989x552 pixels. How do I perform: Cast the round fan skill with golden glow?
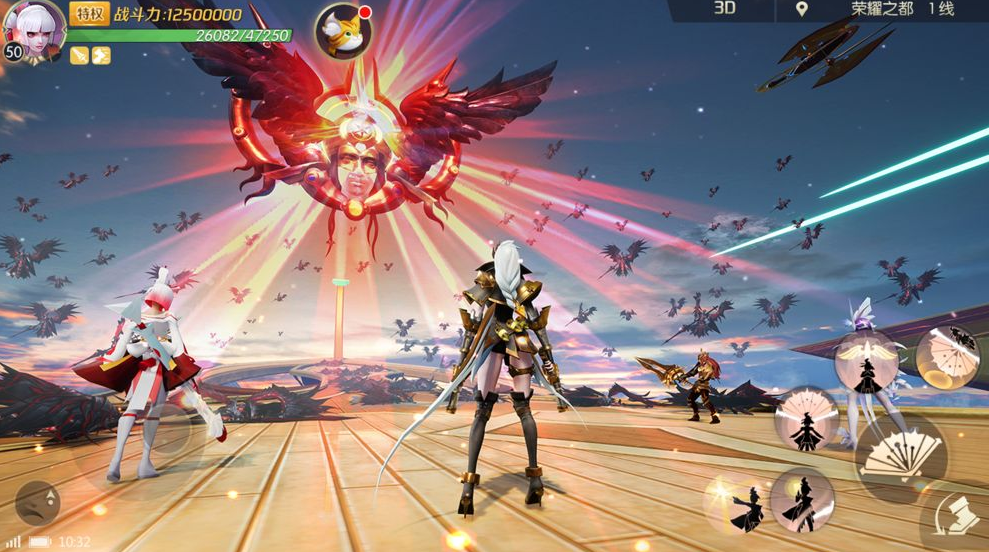pyautogui.click(x=946, y=355)
